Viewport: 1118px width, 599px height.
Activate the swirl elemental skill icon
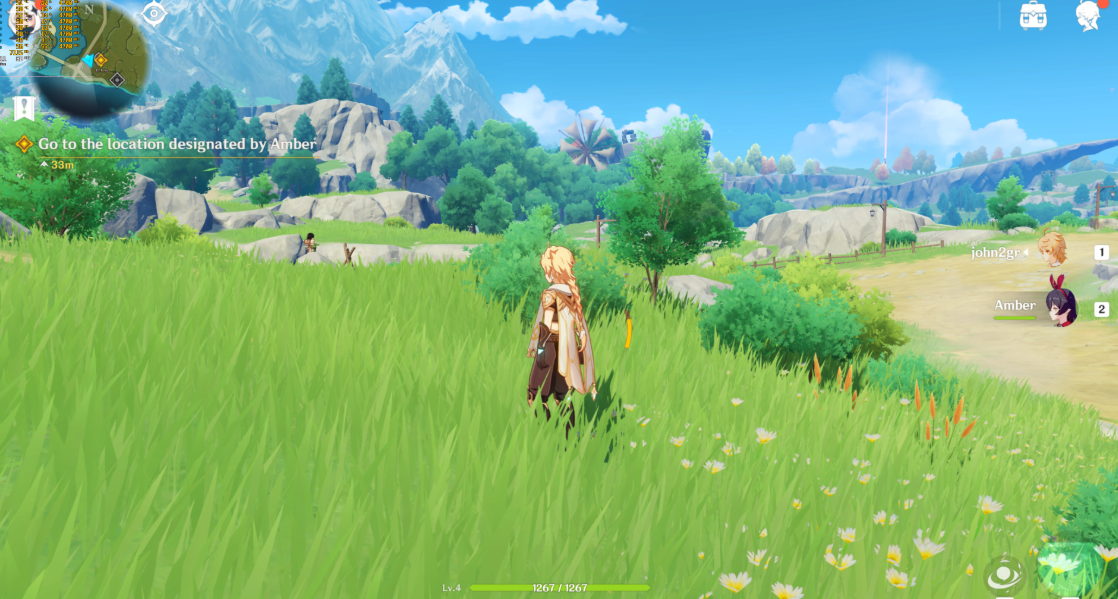pos(1004,574)
